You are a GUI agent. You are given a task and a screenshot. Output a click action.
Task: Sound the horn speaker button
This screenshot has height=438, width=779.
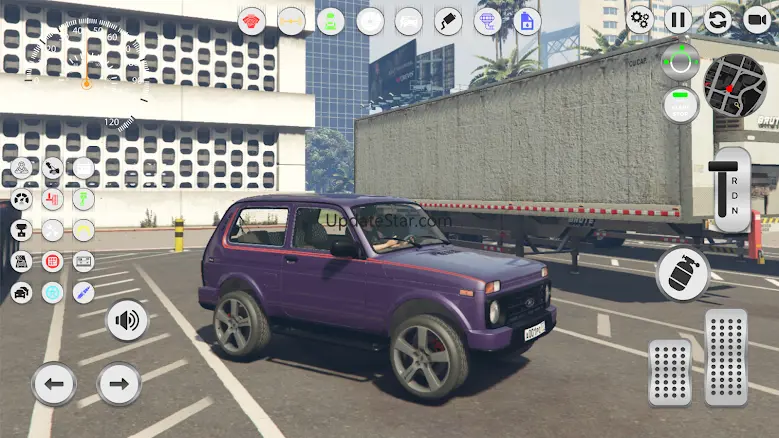point(127,321)
